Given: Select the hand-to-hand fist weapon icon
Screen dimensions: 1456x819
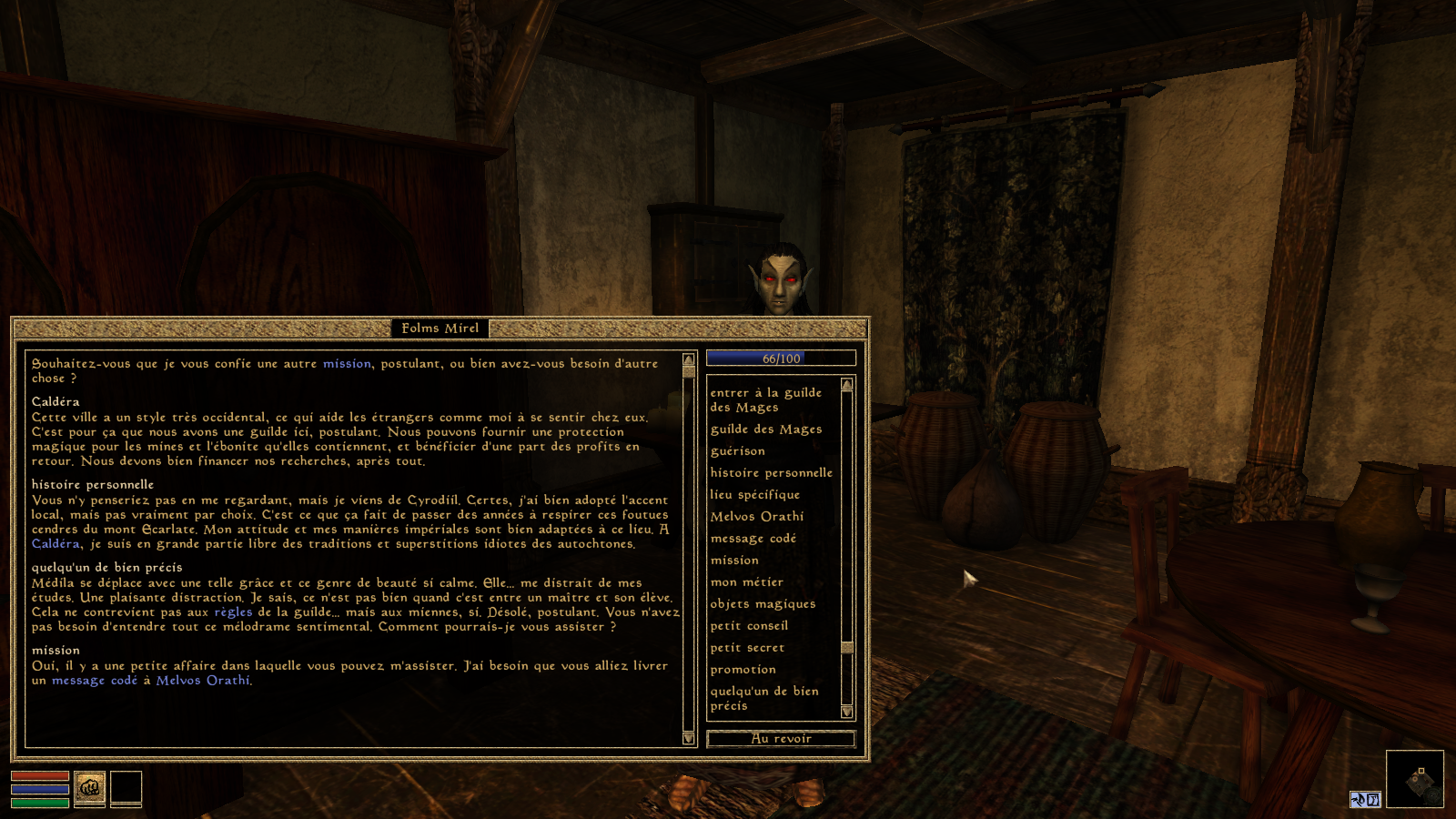Looking at the screenshot, I should pyautogui.click(x=89, y=788).
